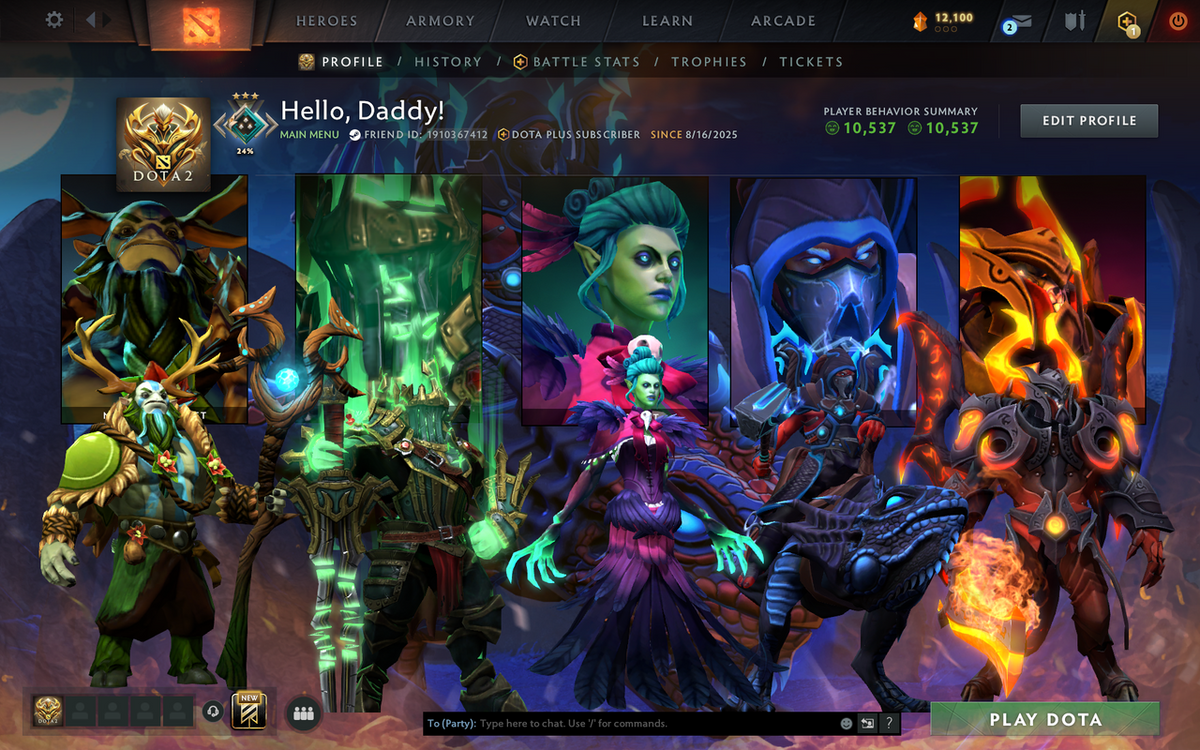Open the friends list group icon
Screen dimensions: 1200x750
click(x=304, y=713)
